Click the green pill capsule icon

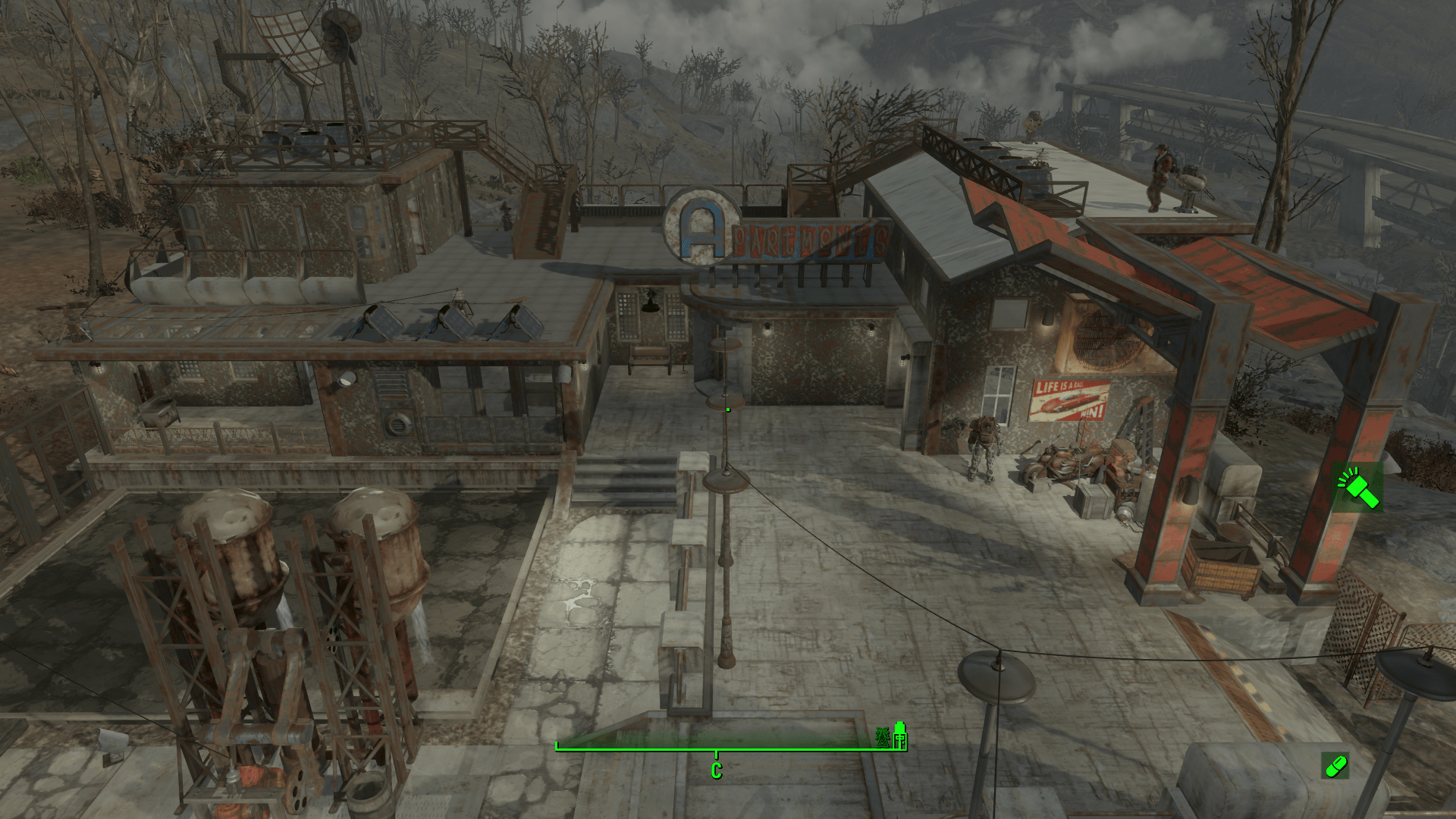[1335, 766]
